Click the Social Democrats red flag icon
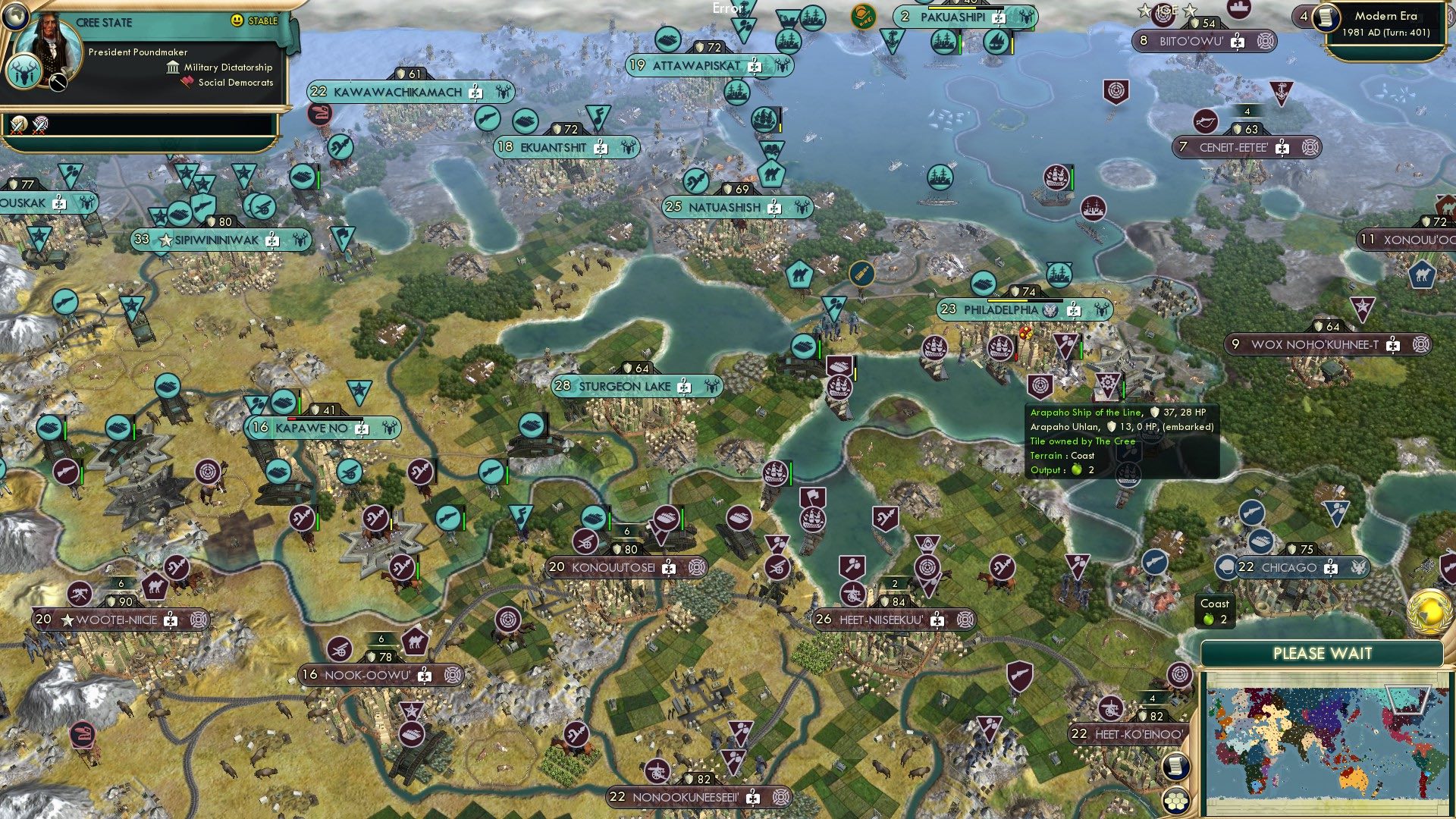1456x819 pixels. pos(187,82)
